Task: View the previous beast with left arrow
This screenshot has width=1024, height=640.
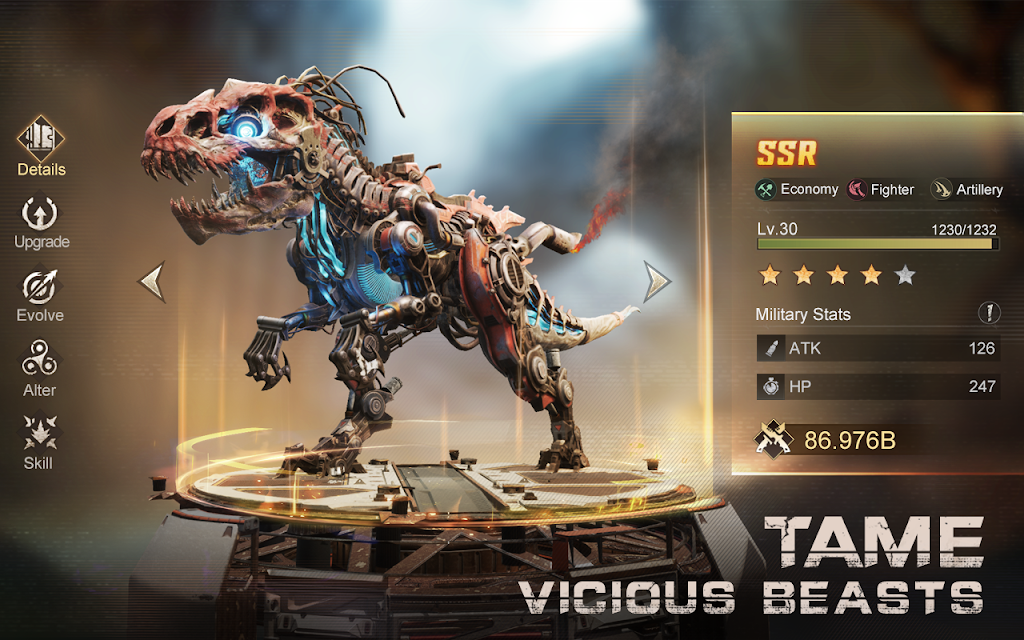Action: (x=152, y=281)
